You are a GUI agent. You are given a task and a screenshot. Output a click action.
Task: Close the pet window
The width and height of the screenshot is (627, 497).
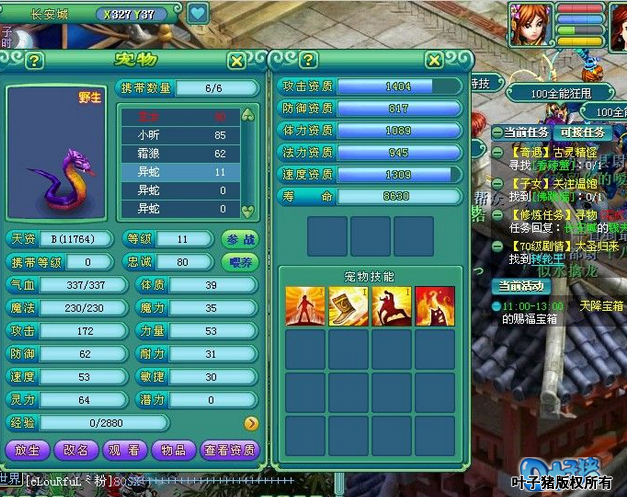[236, 61]
